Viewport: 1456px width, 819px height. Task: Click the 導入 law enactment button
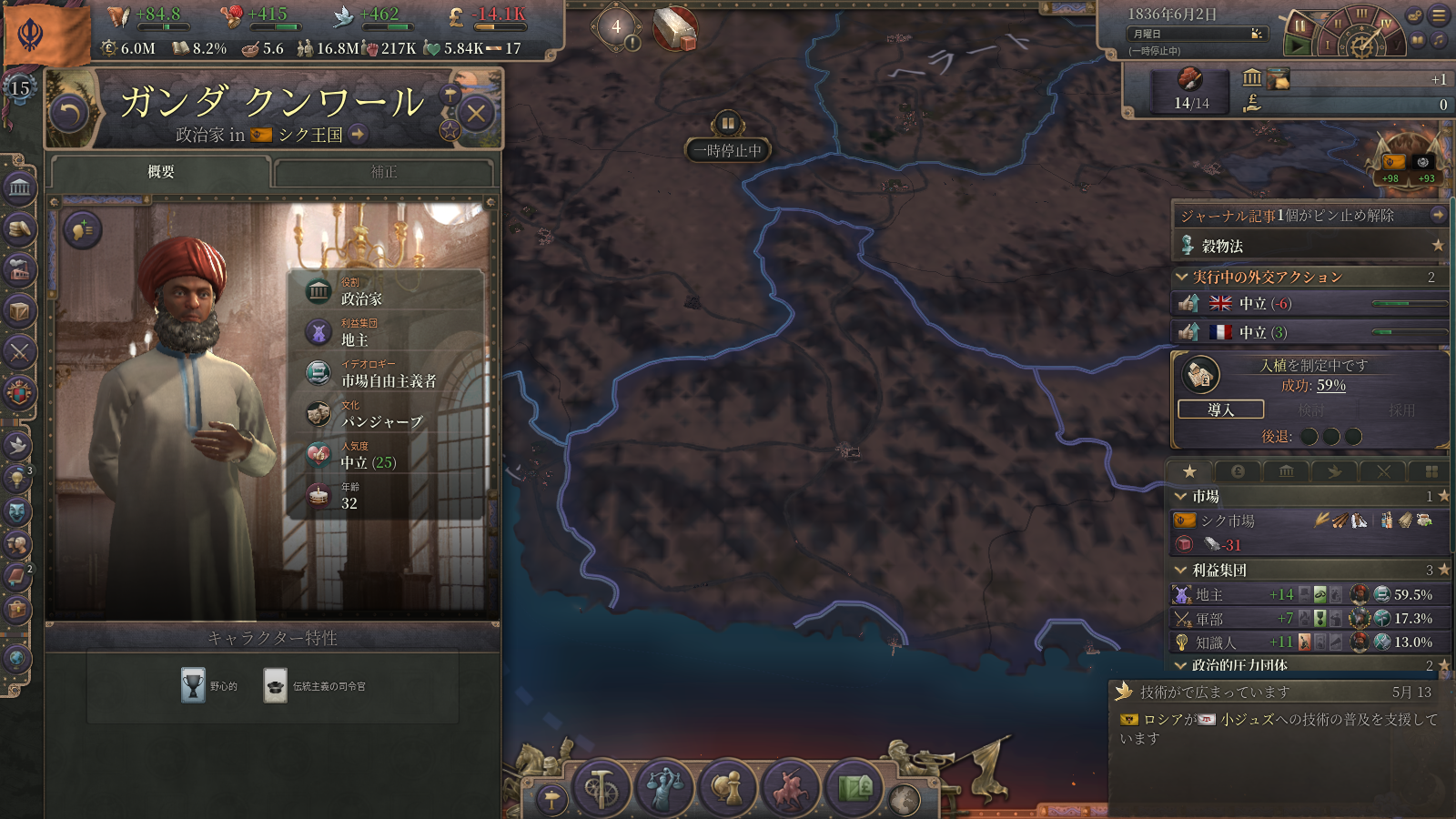pos(1220,409)
